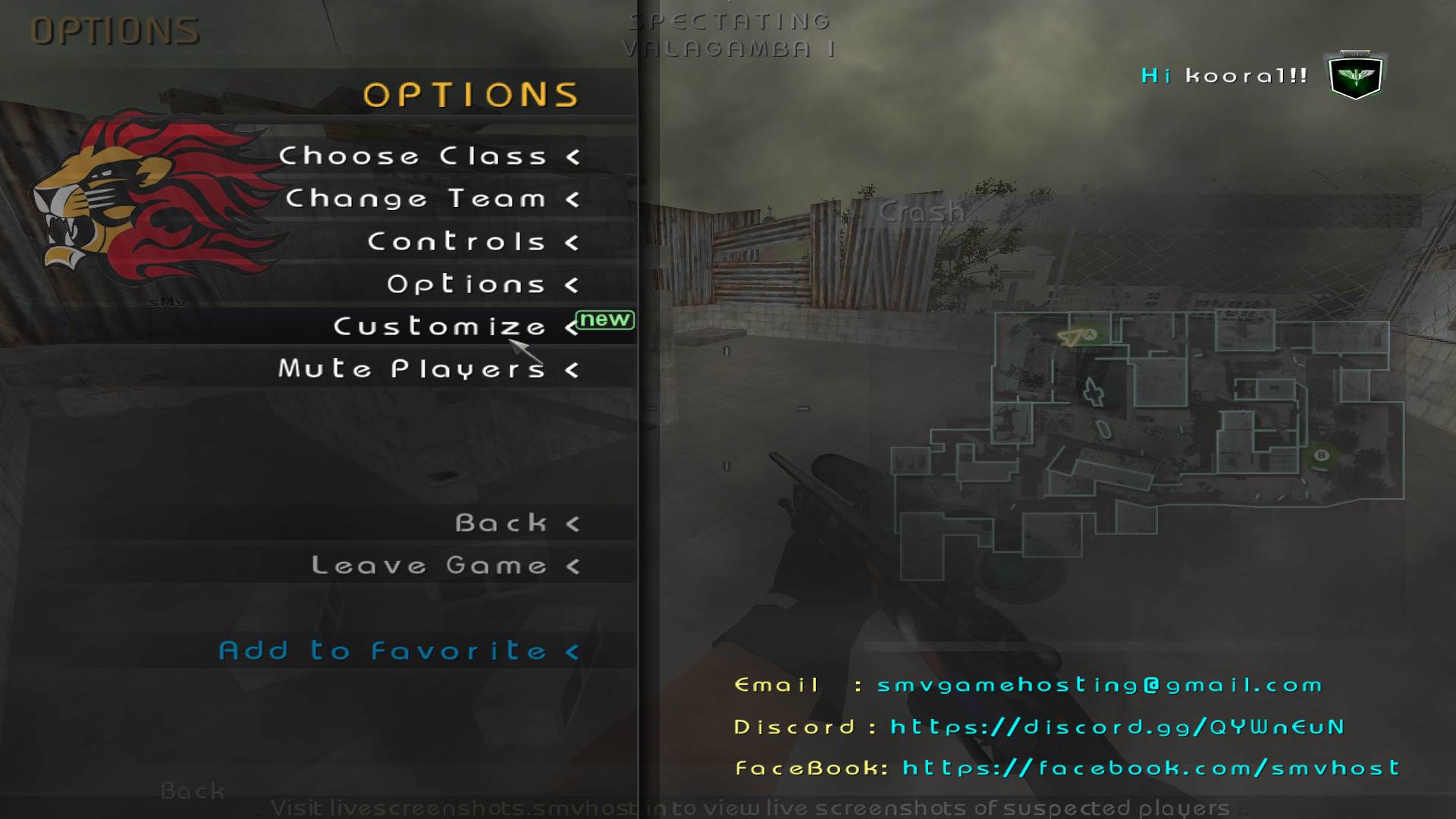Open the Discord invite link
Image resolution: width=1456 pixels, height=819 pixels.
tap(1117, 727)
